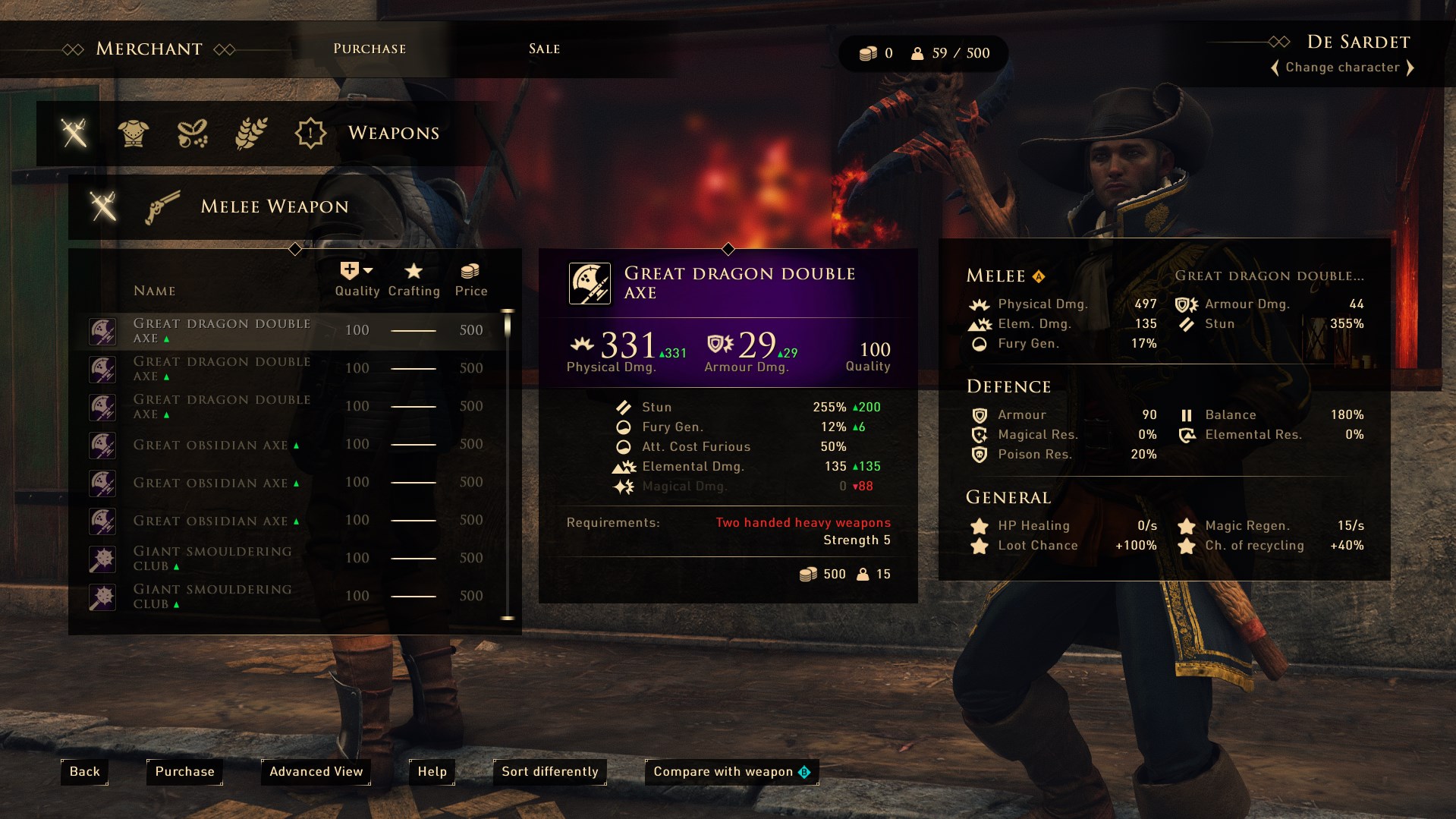Sort items by Crafting column
Image resolution: width=1456 pixels, height=819 pixels.
pyautogui.click(x=414, y=279)
